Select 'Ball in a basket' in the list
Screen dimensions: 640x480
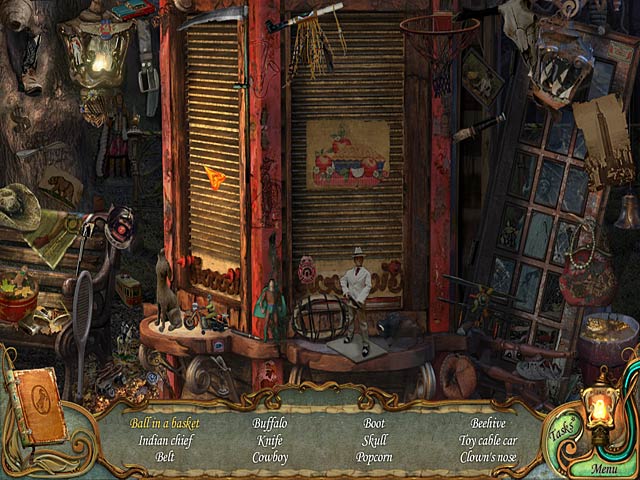[x=165, y=423]
